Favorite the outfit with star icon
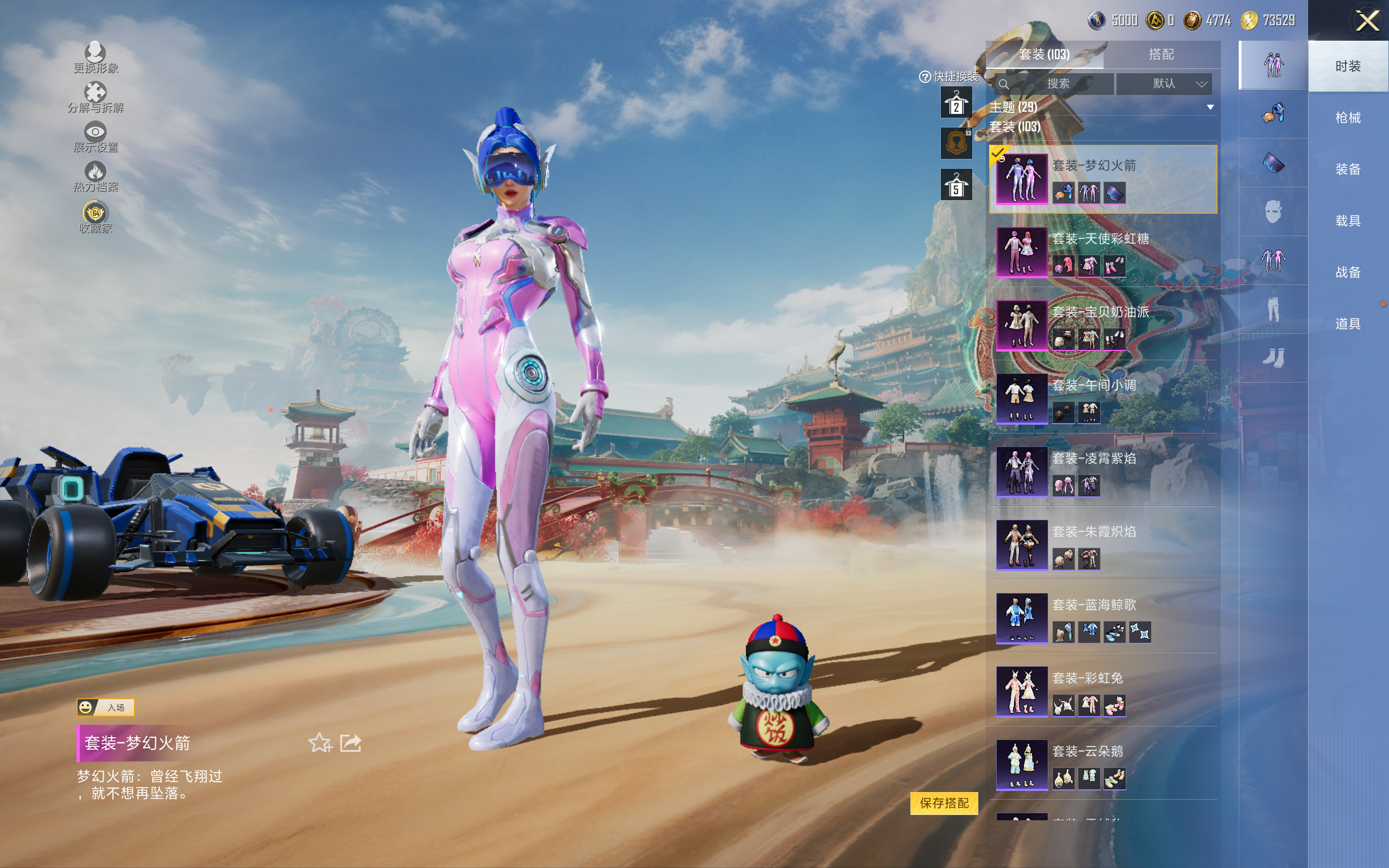This screenshot has width=1389, height=868. (320, 743)
